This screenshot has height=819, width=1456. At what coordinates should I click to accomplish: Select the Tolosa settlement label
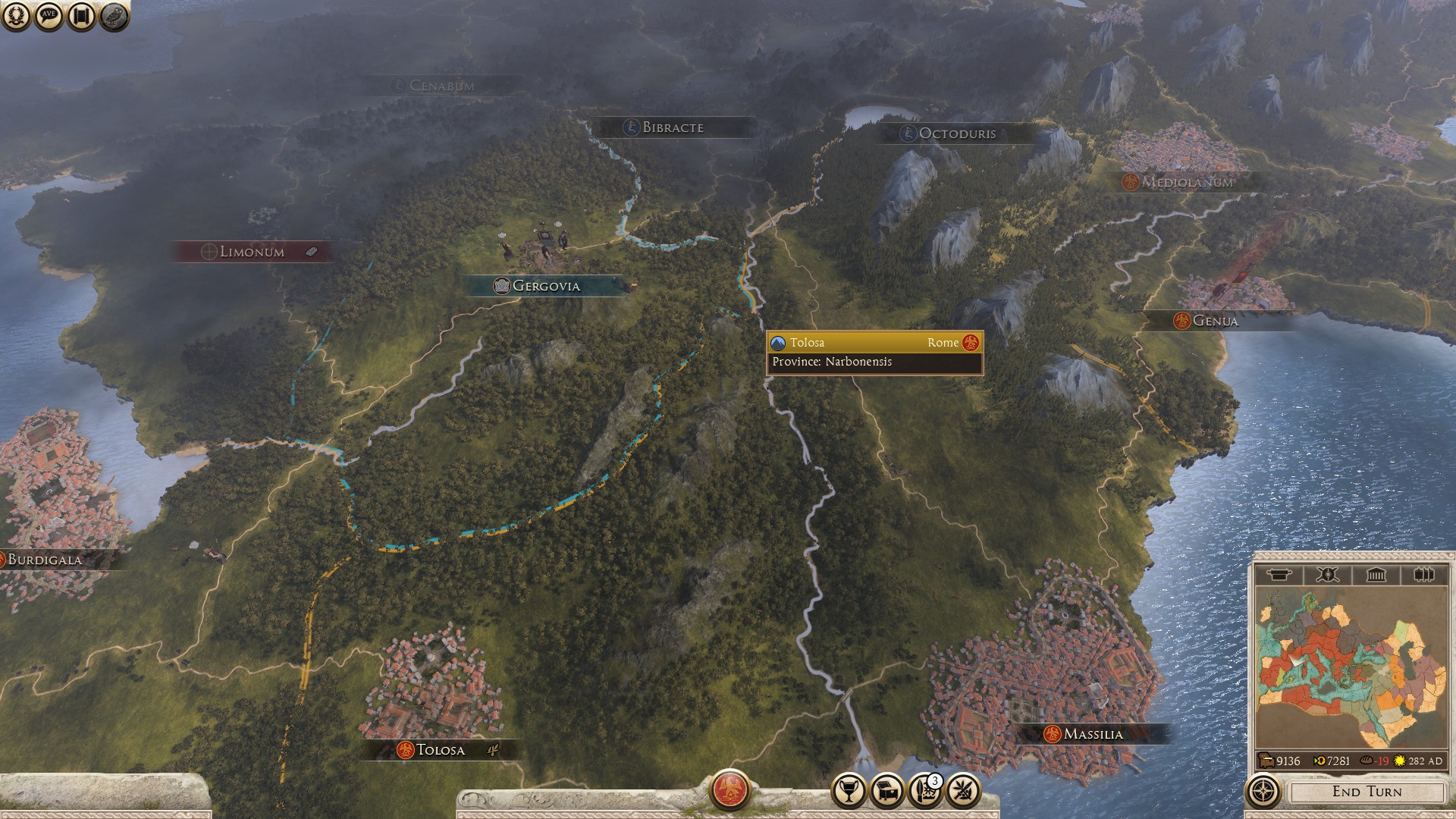point(440,750)
